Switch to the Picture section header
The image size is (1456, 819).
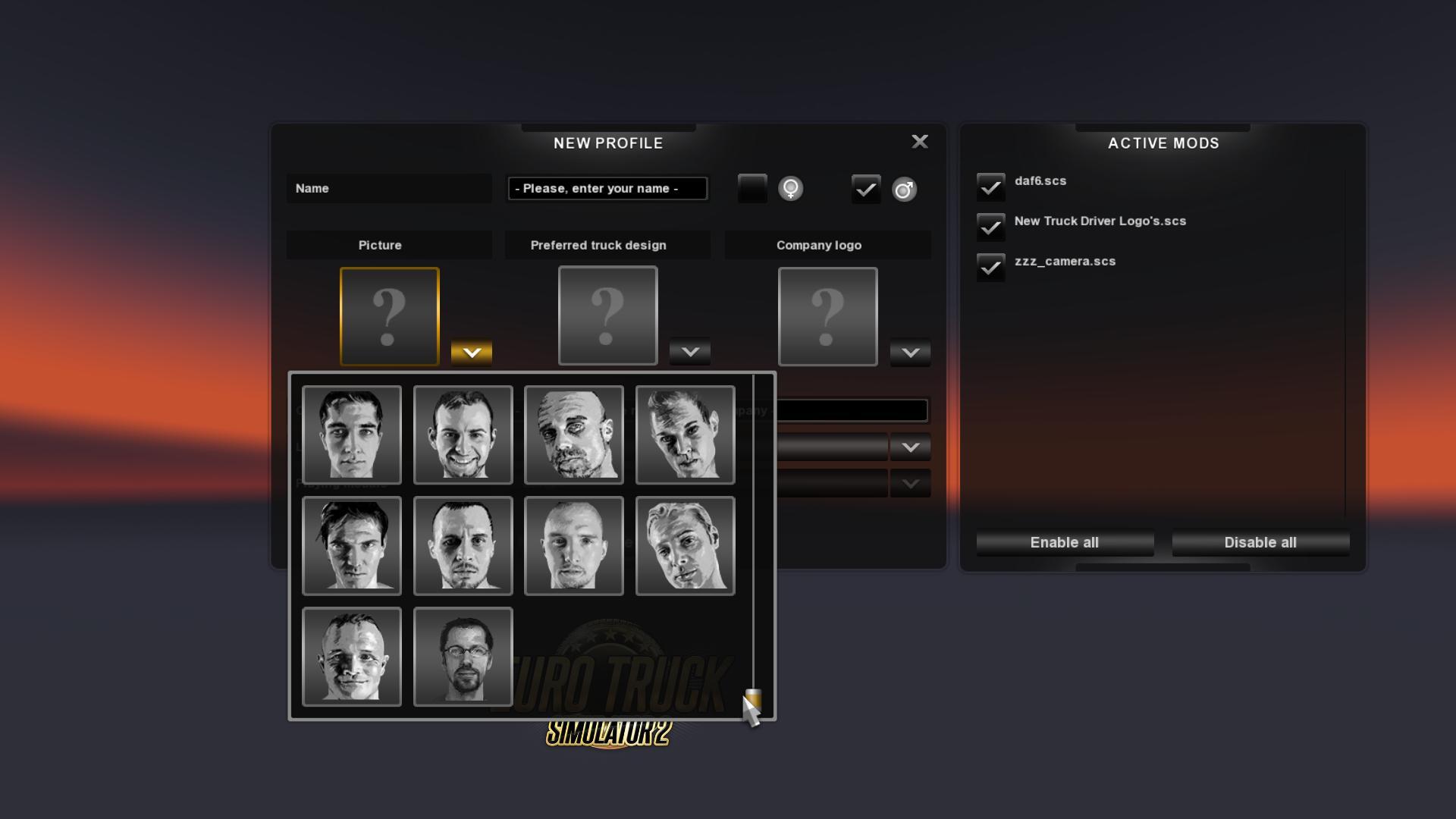[379, 245]
